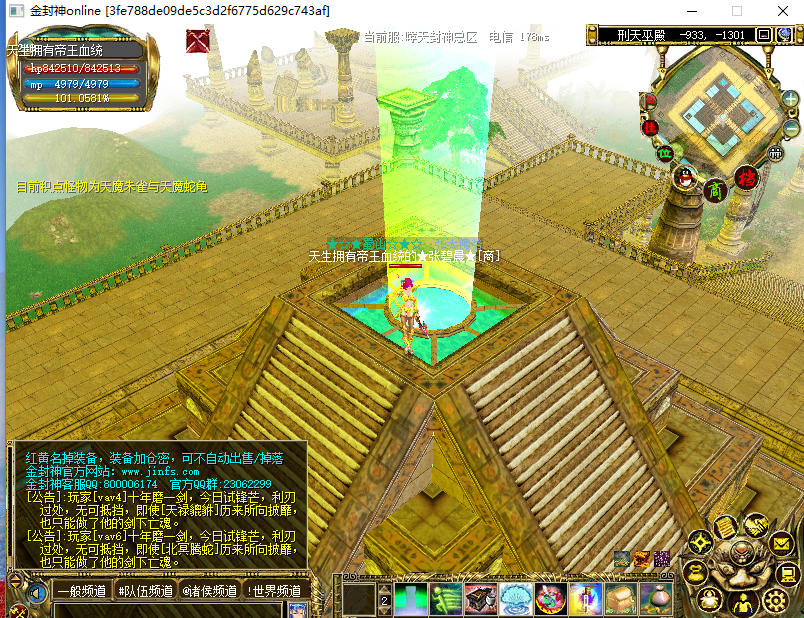Open the mail envelope icon

(783, 543)
